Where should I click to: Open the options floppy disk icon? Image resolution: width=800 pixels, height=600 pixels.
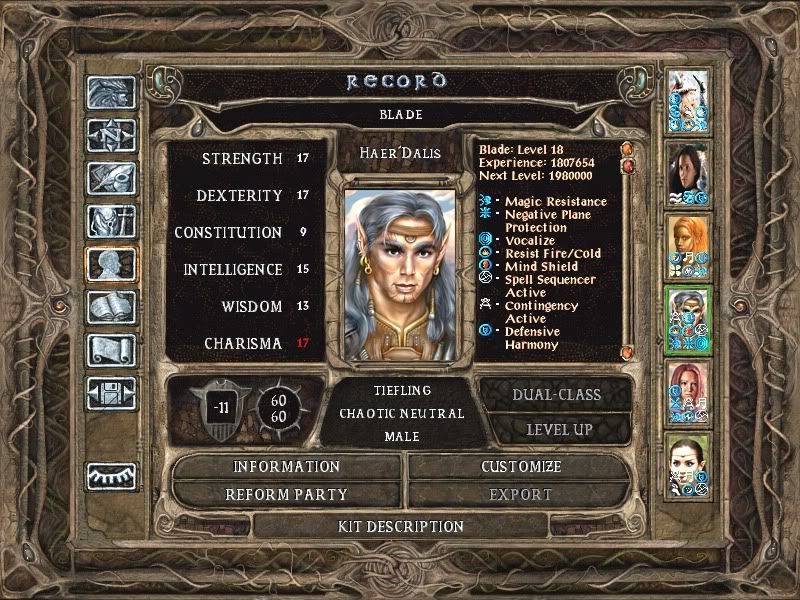point(110,392)
